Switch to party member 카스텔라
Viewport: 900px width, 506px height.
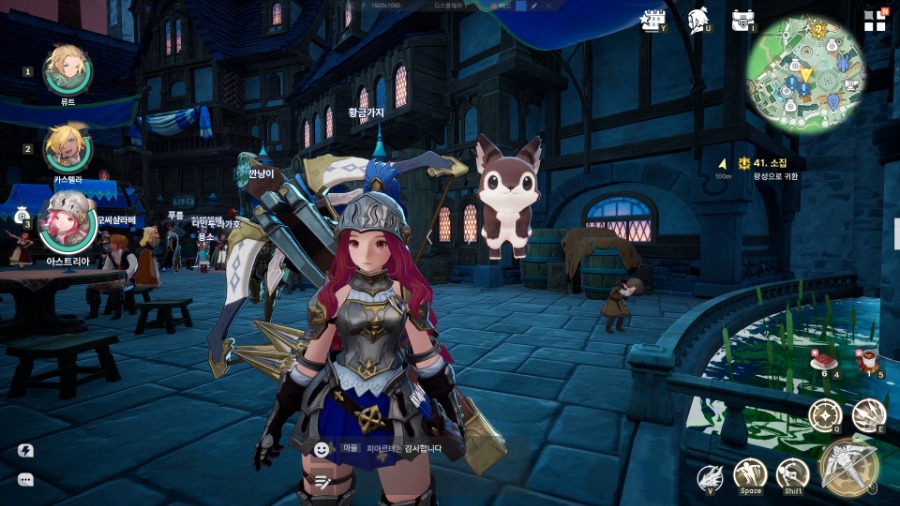pos(68,148)
